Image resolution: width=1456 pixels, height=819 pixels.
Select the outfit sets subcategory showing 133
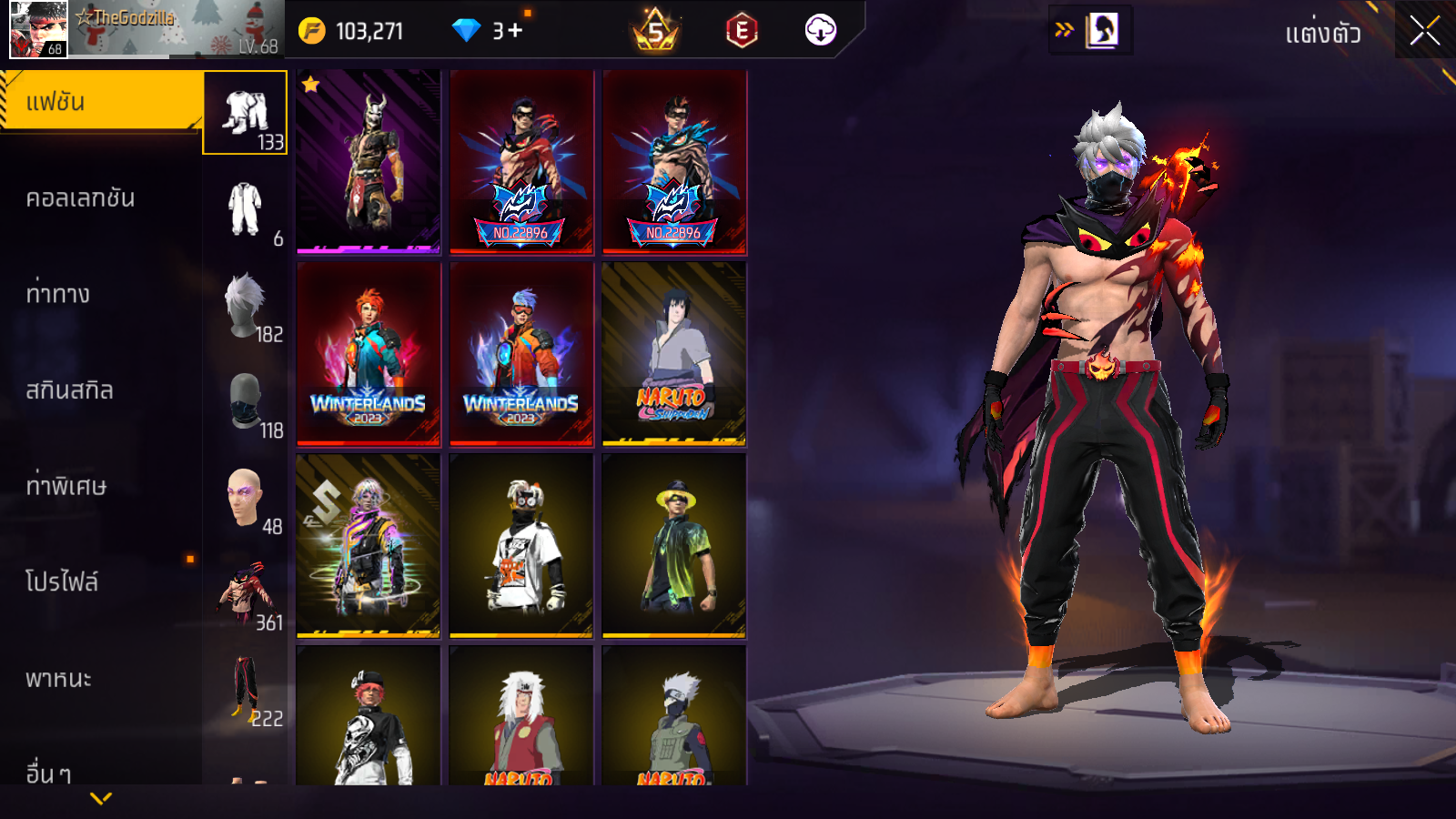[x=246, y=114]
